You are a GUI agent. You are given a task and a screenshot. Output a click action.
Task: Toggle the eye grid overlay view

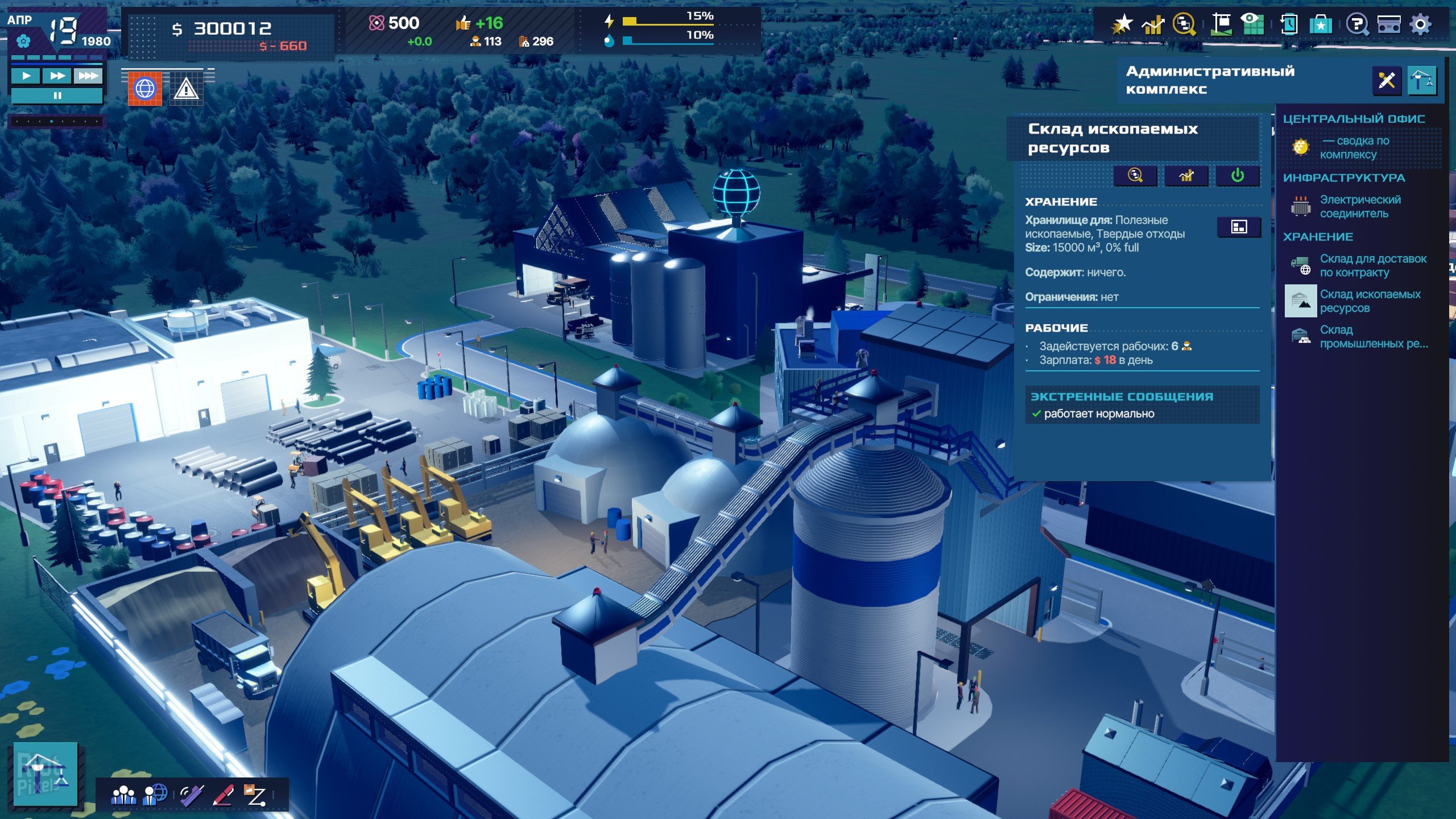[x=1252, y=24]
